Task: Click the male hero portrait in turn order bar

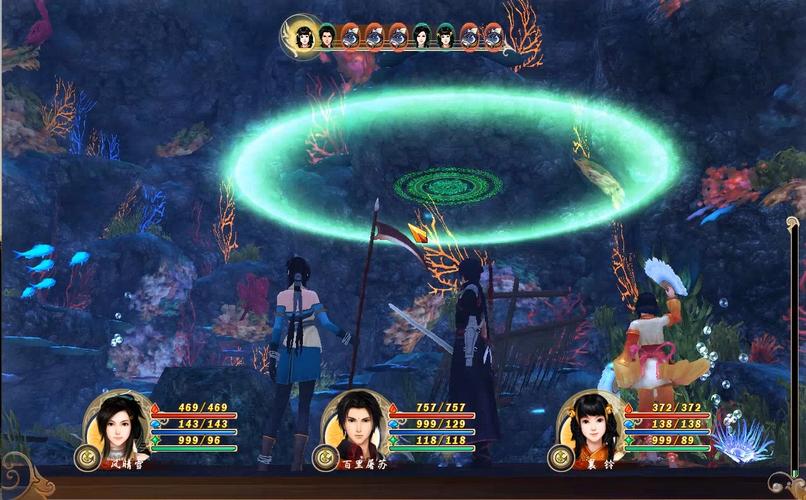Action: tap(326, 37)
